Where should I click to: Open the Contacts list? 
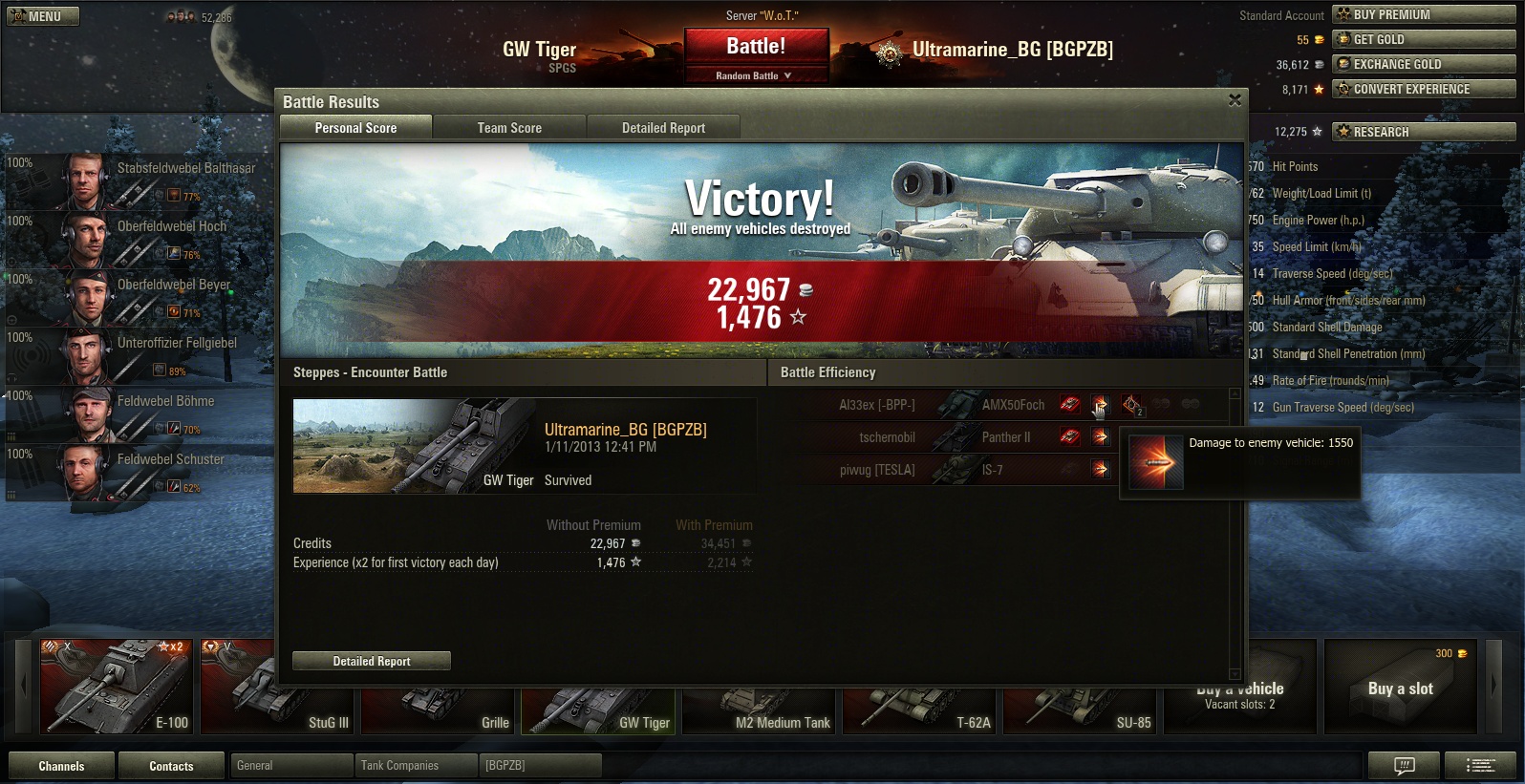[x=171, y=766]
